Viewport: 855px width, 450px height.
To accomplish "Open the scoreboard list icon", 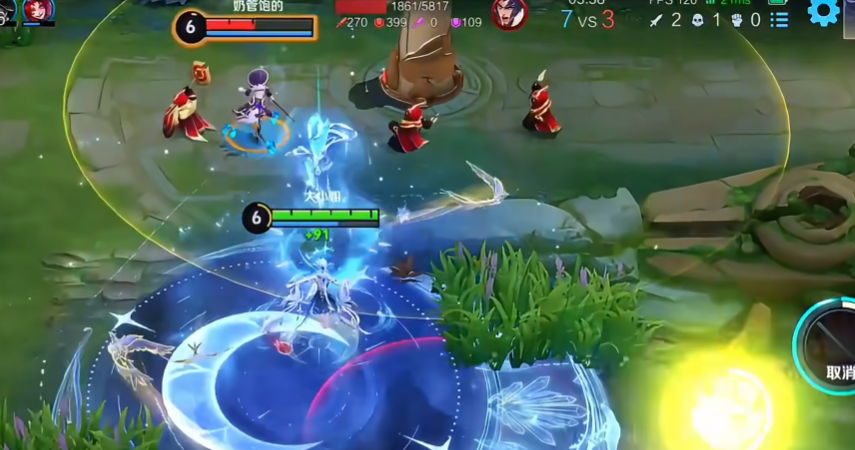I will pos(780,19).
